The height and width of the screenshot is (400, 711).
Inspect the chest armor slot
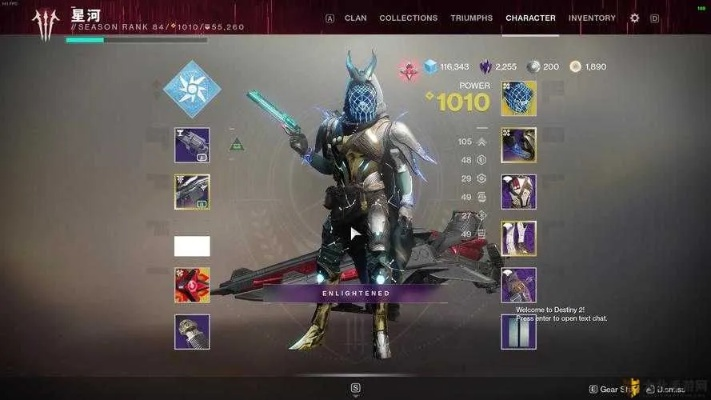pyautogui.click(x=518, y=191)
